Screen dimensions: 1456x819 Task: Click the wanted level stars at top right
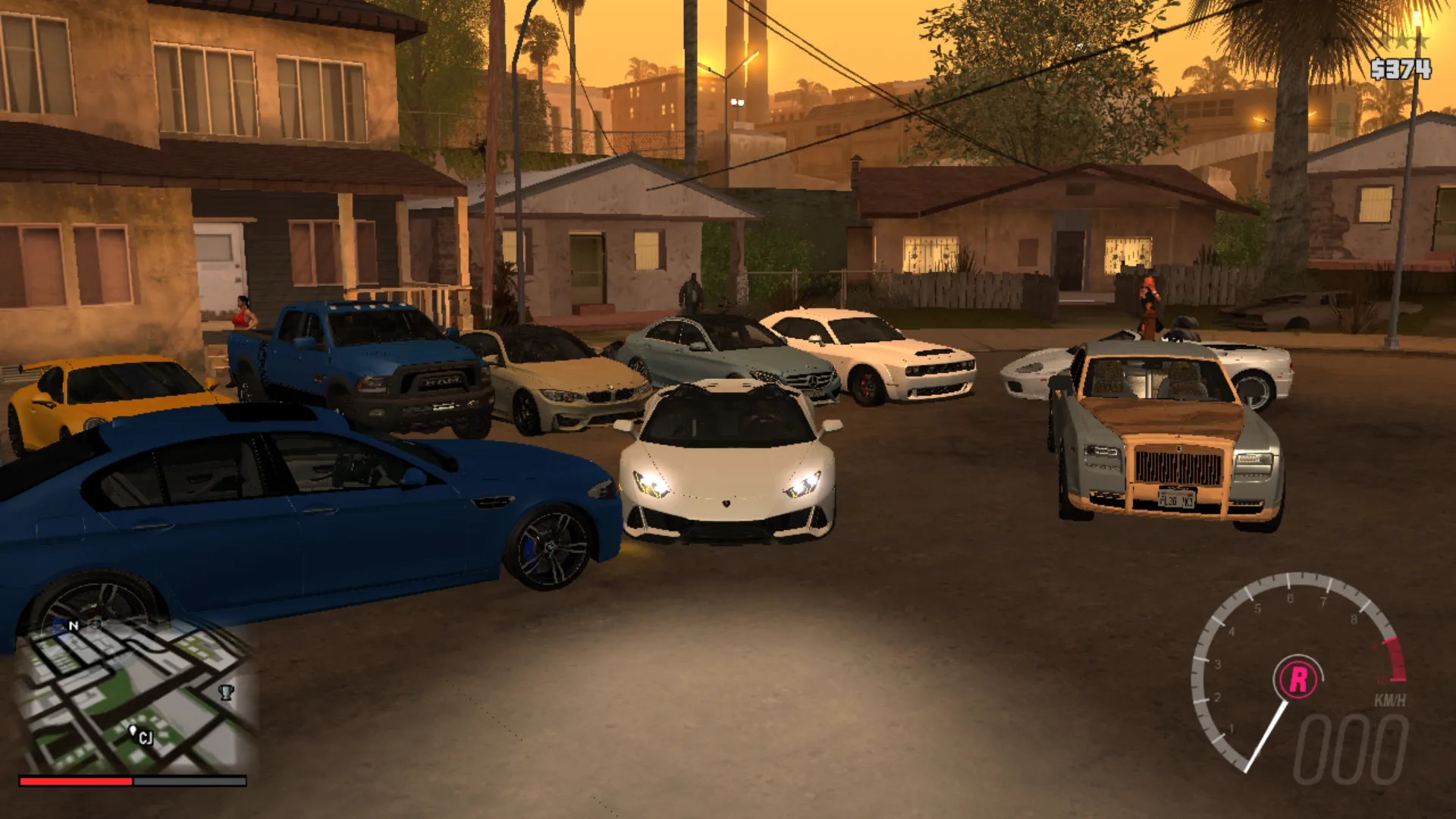(x=1404, y=42)
